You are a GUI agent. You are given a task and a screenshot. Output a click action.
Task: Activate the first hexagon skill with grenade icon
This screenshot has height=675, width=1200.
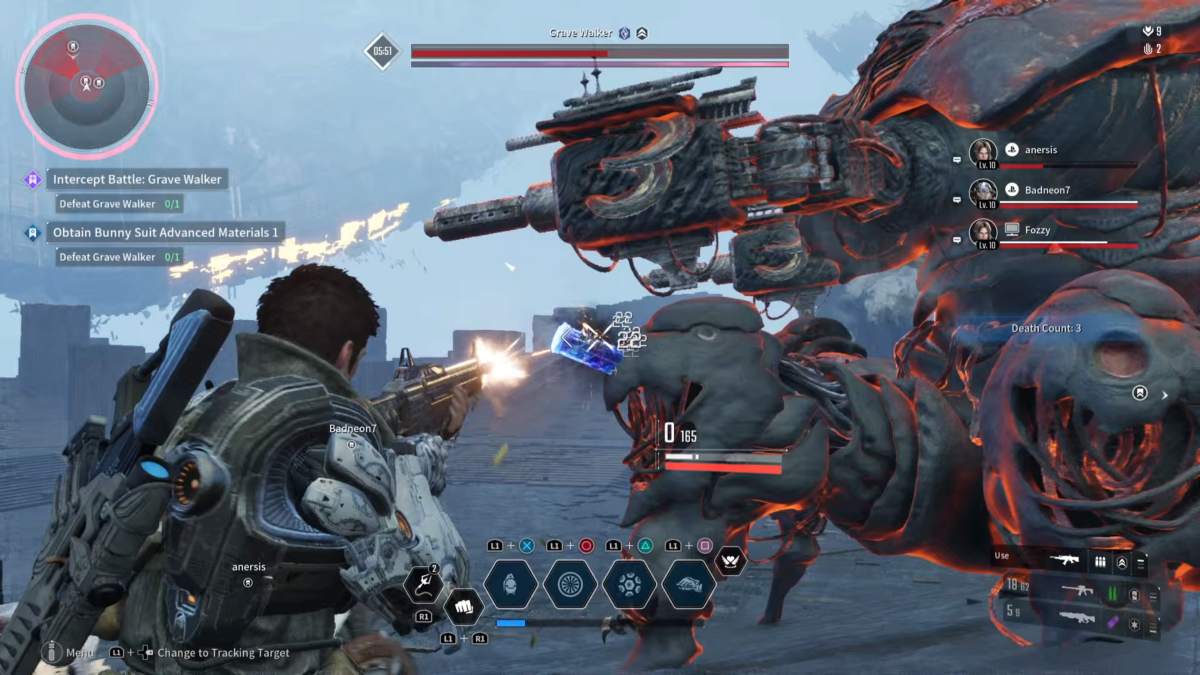click(x=511, y=584)
